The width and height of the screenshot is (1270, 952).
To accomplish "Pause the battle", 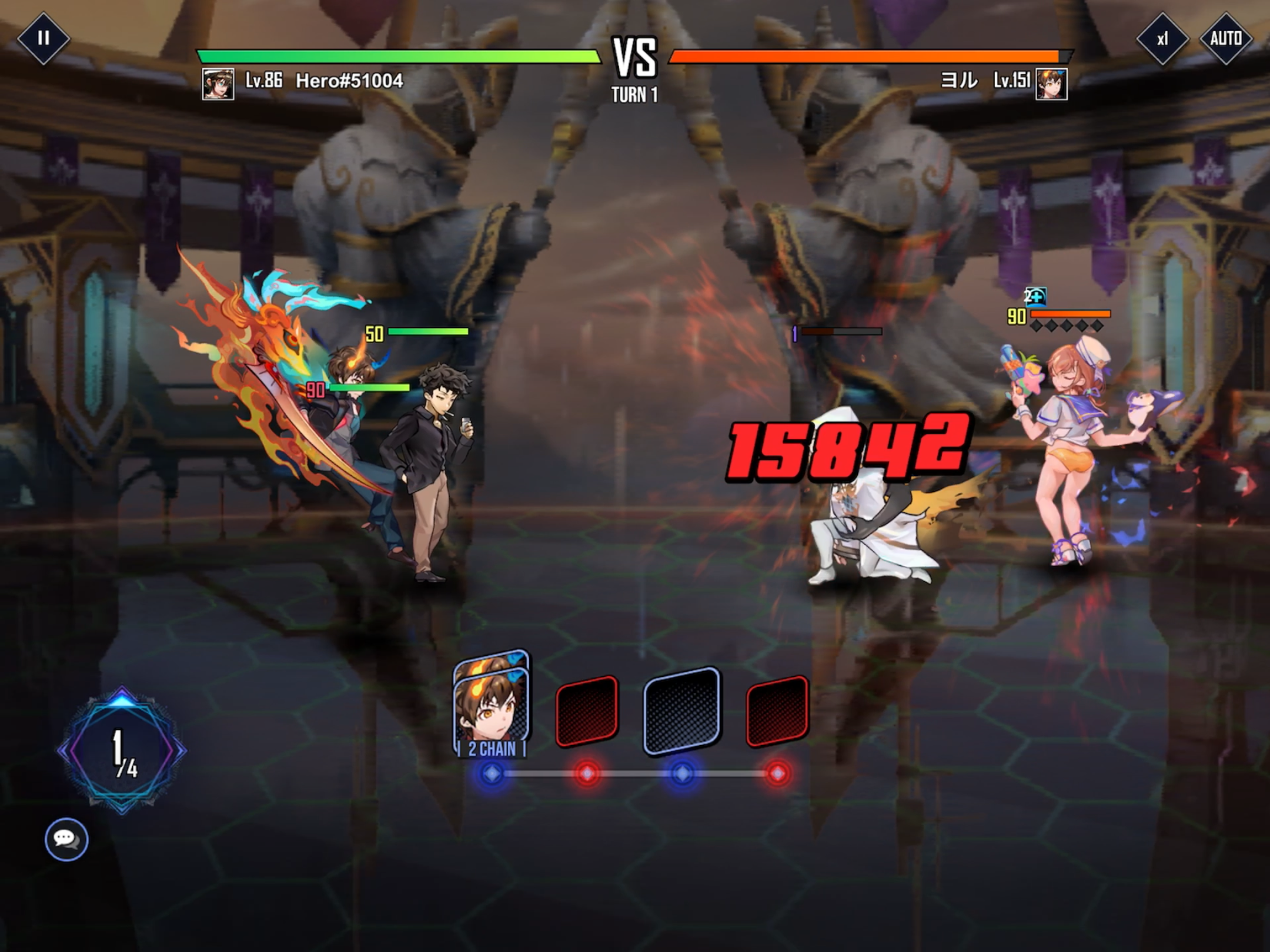I will 43,38.
